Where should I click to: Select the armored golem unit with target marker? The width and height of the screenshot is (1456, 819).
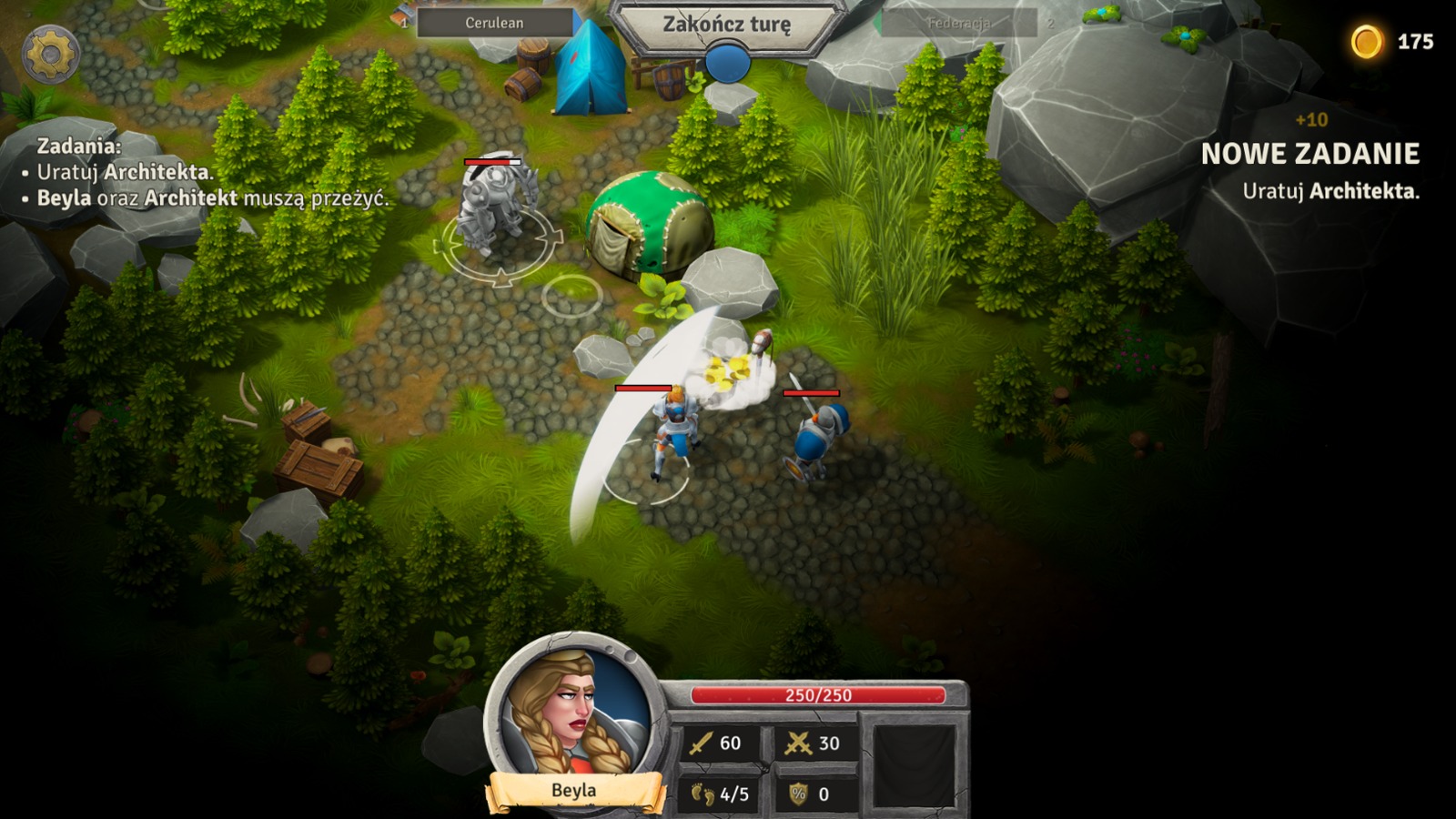pyautogui.click(x=495, y=208)
